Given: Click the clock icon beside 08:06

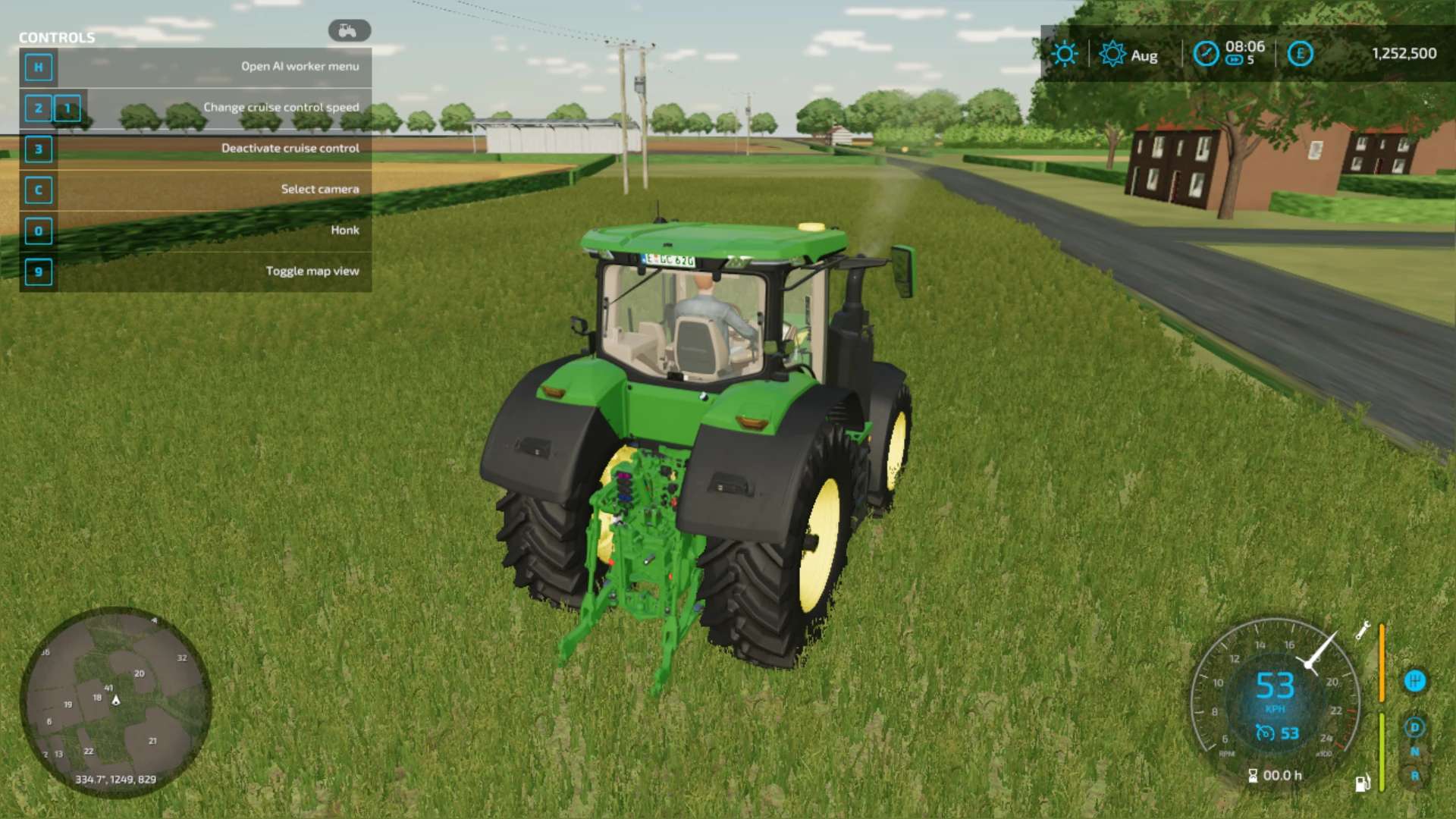Looking at the screenshot, I should click(x=1206, y=54).
